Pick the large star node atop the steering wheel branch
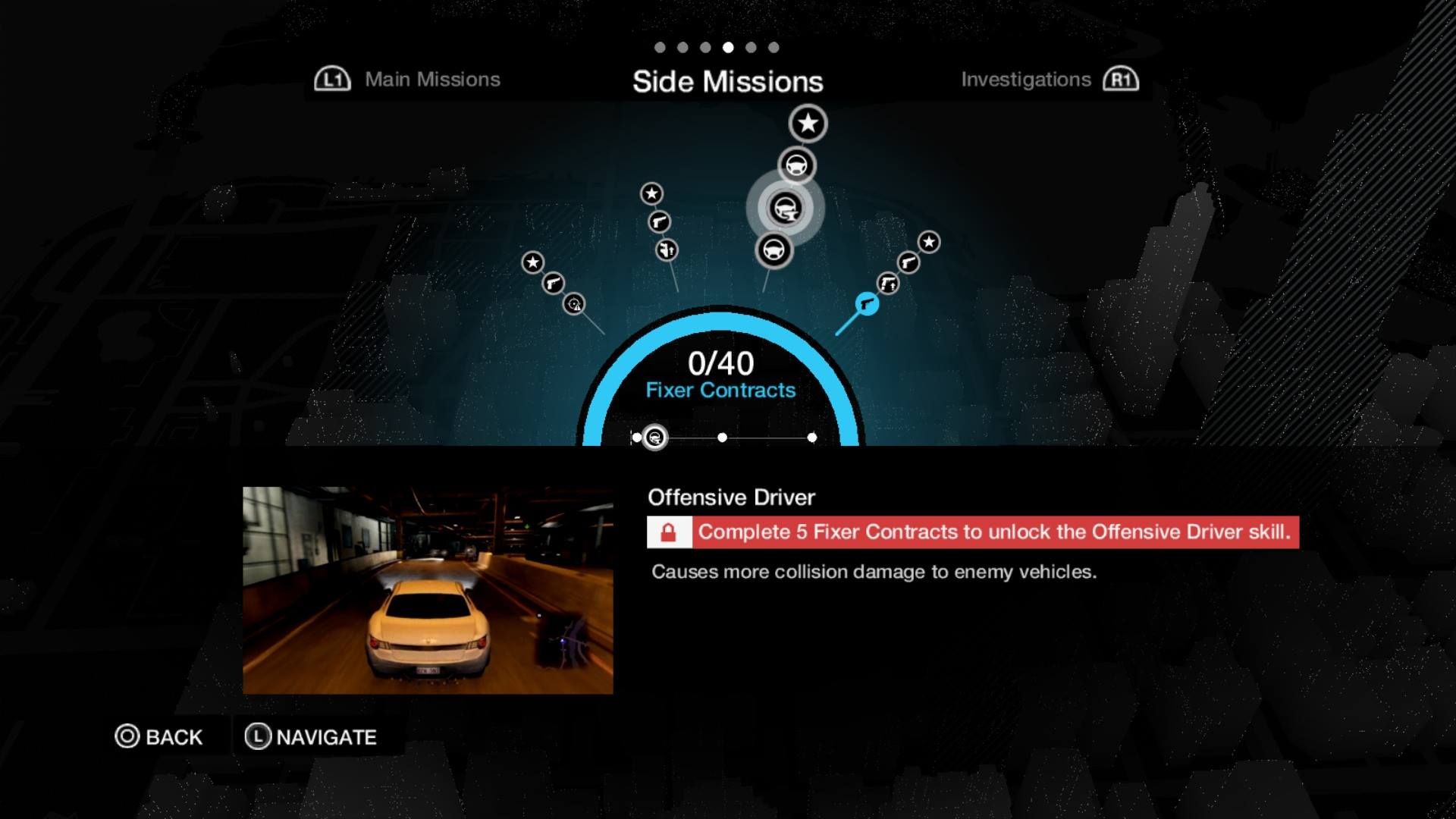This screenshot has height=819, width=1456. coord(808,123)
